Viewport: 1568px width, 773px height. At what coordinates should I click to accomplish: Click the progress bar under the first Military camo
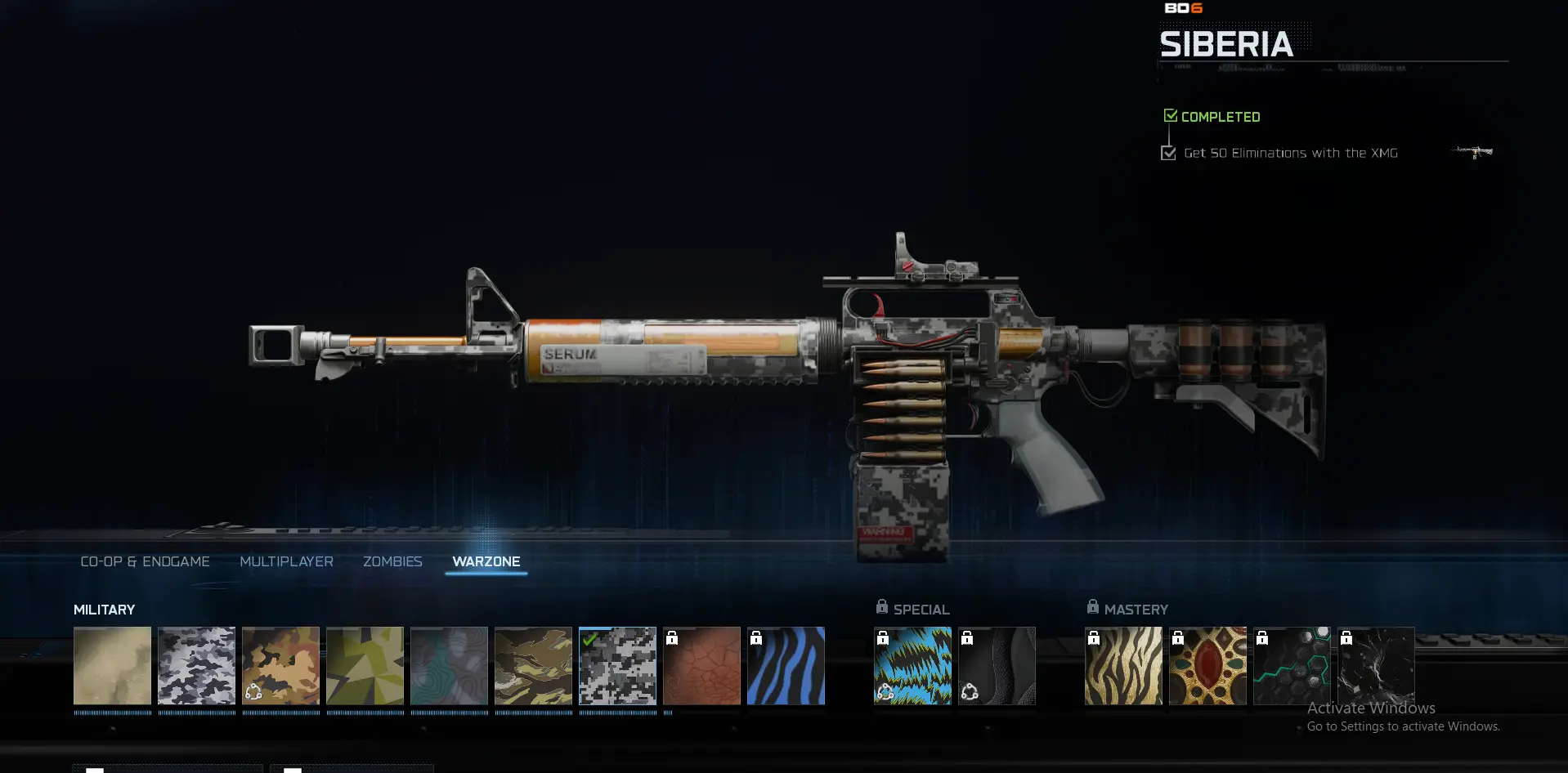tap(112, 712)
